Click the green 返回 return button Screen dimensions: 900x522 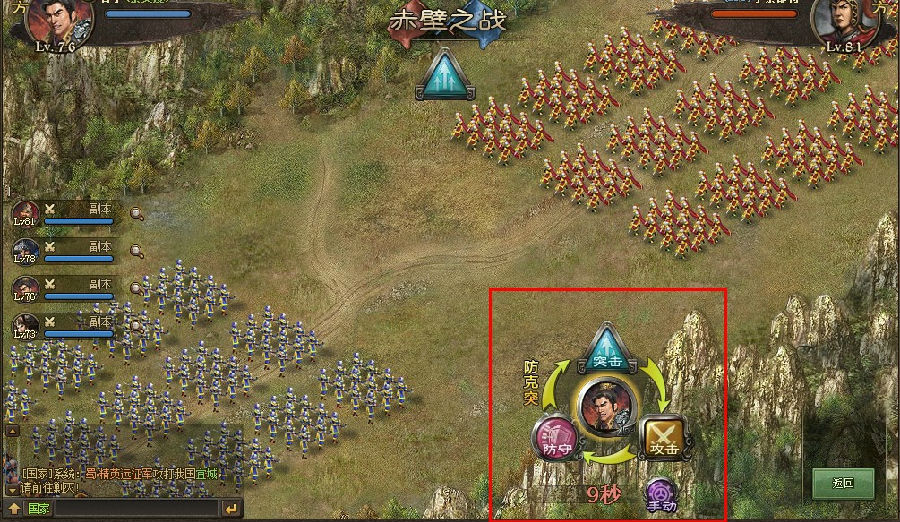coord(843,484)
